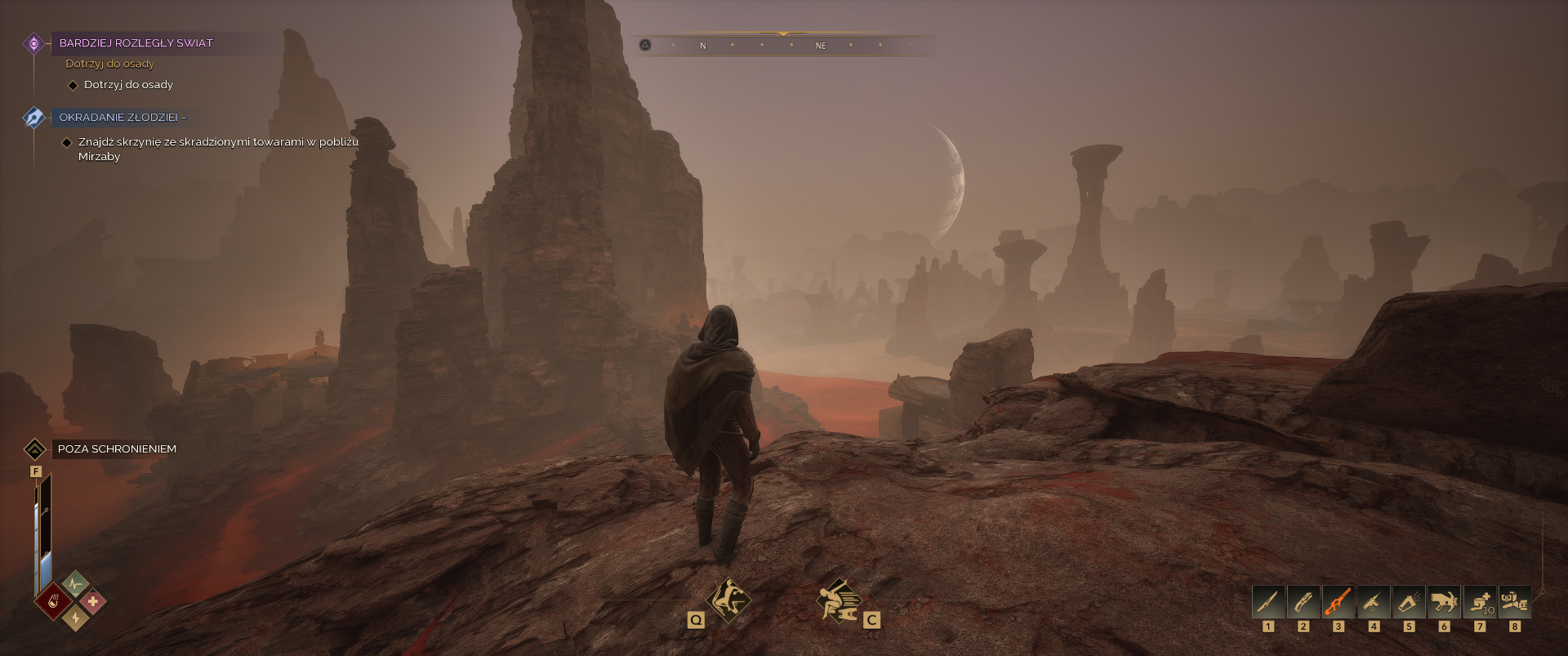
Task: Use the healing item with count 10
Action: click(1480, 602)
